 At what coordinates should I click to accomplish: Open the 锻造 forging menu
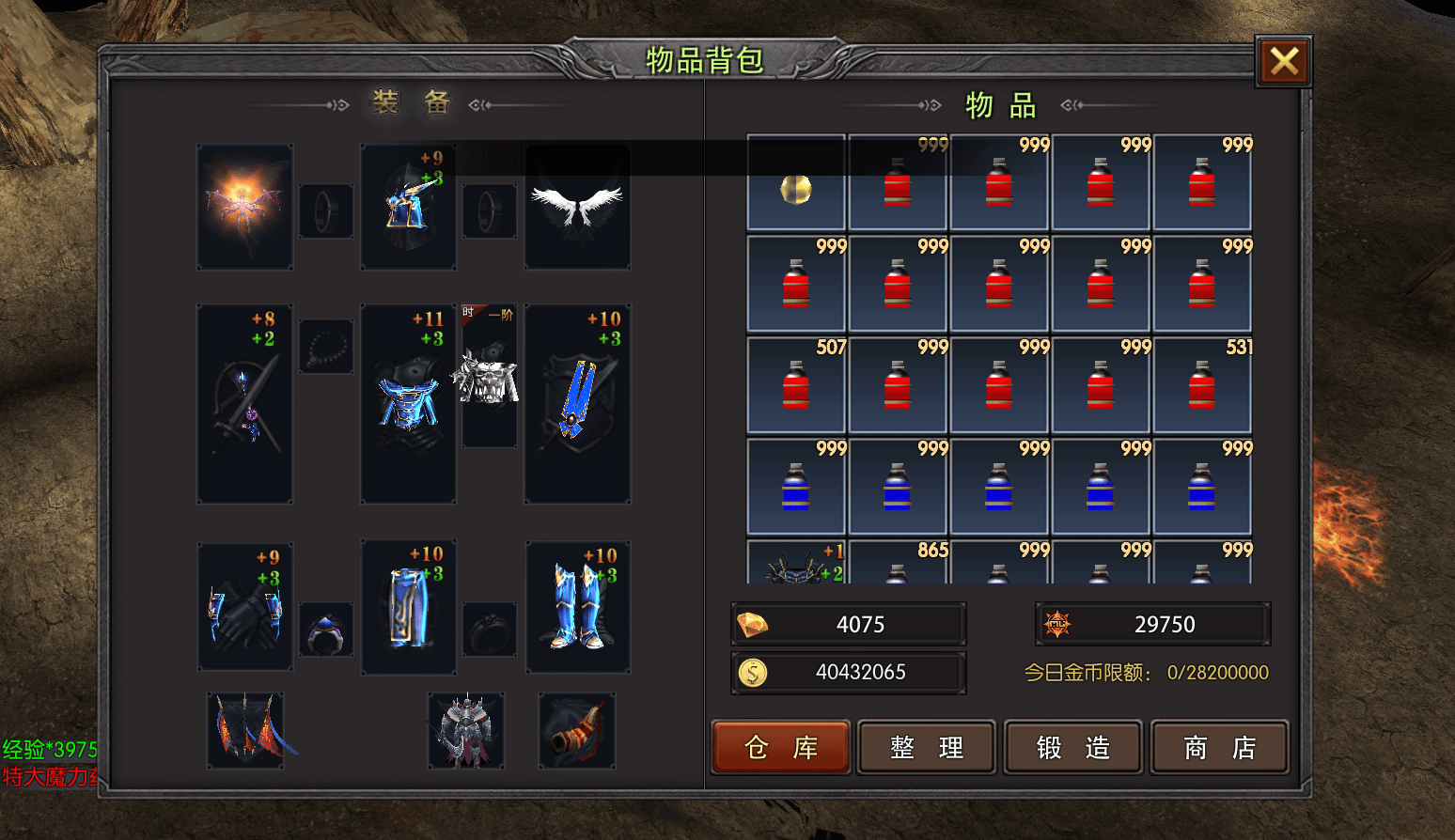click(x=1073, y=747)
